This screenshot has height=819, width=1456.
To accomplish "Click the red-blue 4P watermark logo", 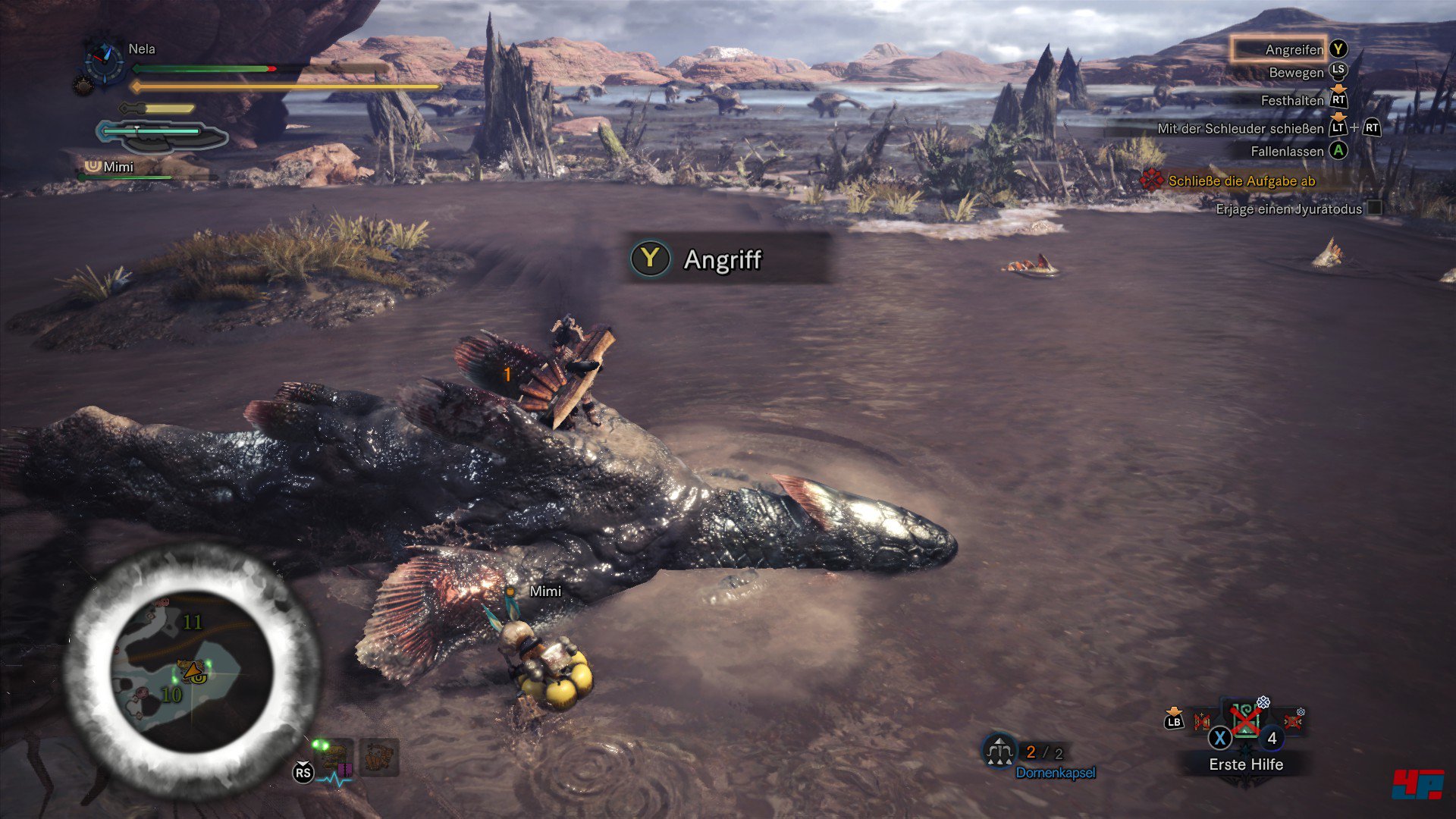I will (x=1417, y=784).
